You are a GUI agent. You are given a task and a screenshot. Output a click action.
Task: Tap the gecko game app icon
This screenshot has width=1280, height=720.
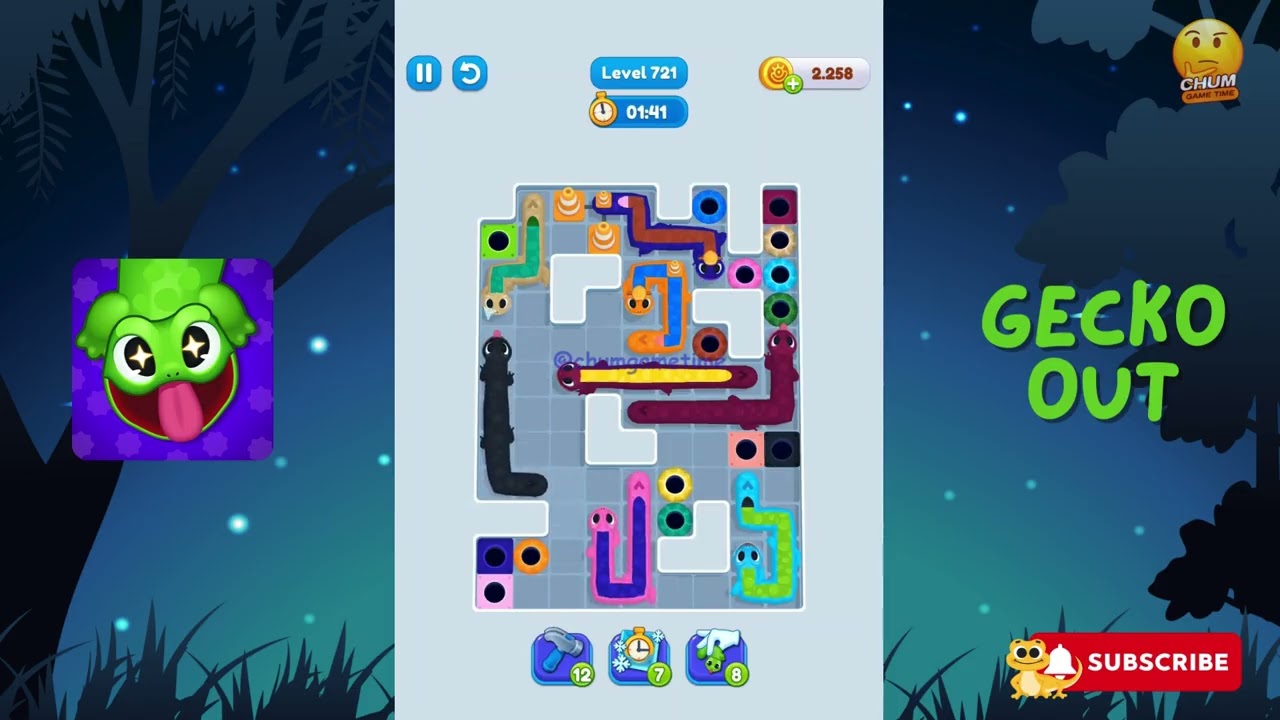172,357
